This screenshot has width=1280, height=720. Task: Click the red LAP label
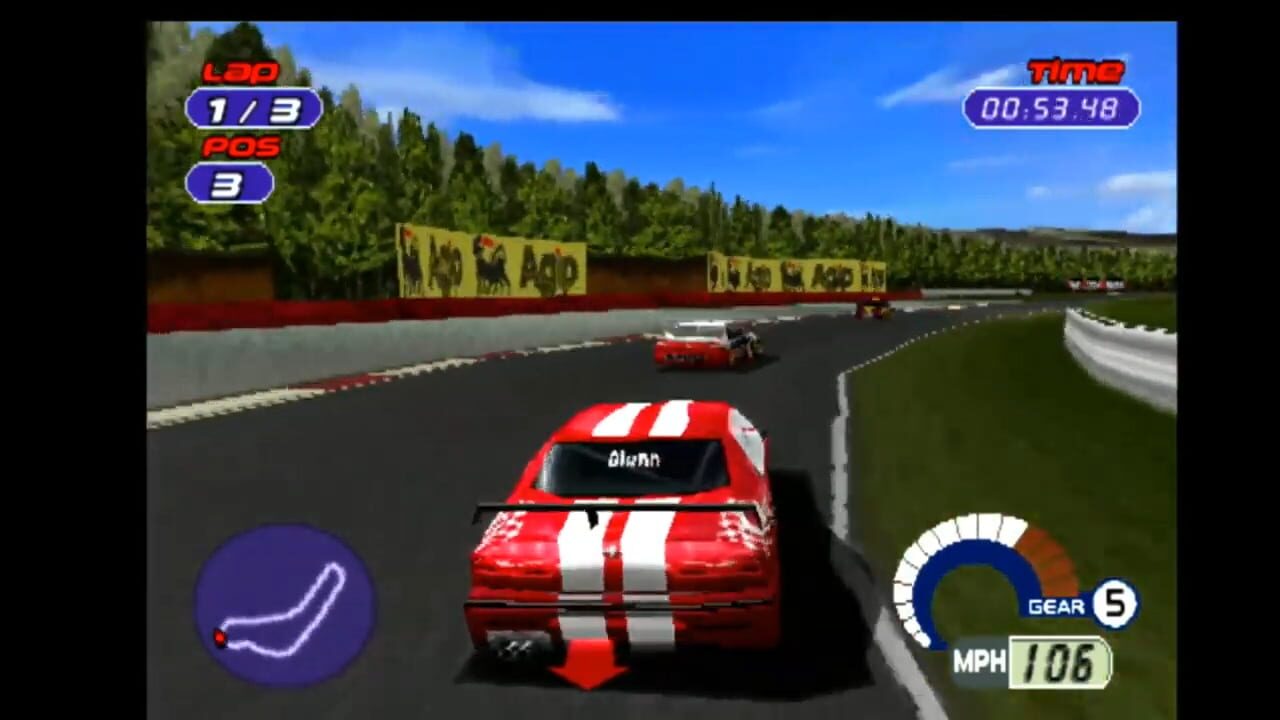[x=240, y=71]
